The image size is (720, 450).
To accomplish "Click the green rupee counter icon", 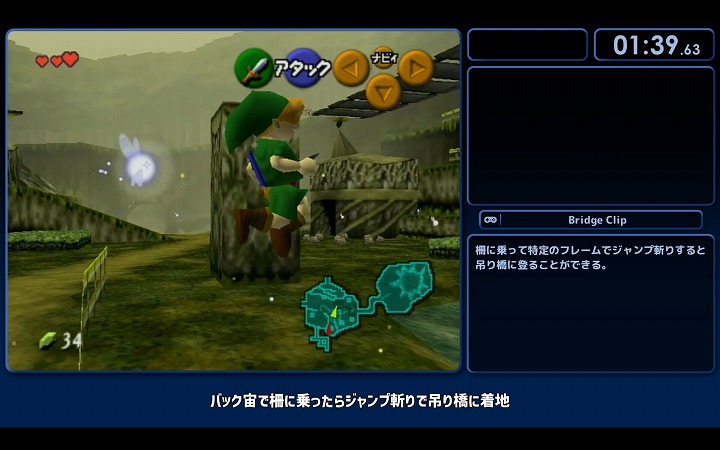I will click(x=47, y=340).
